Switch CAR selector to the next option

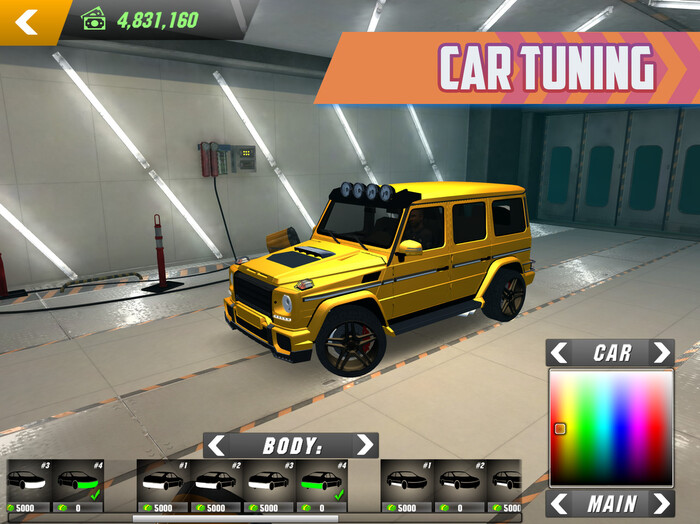661,353
